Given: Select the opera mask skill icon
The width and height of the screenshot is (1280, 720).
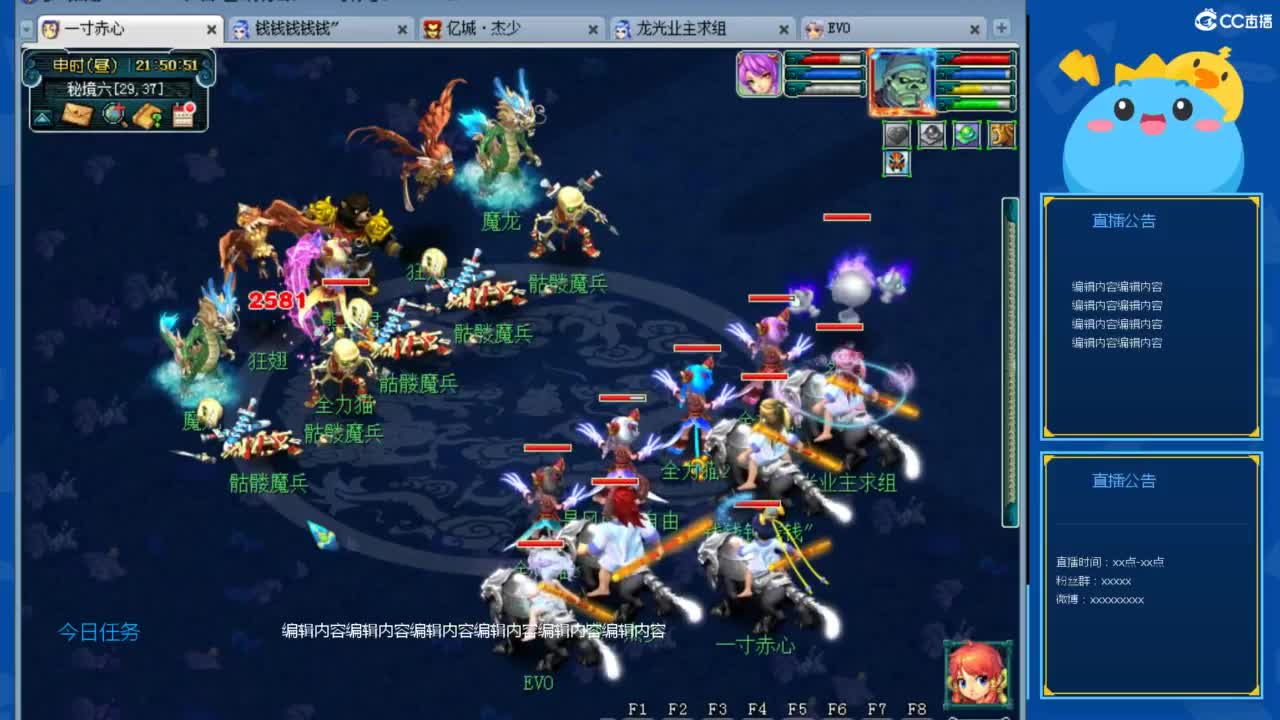Looking at the screenshot, I should pyautogui.click(x=897, y=164).
